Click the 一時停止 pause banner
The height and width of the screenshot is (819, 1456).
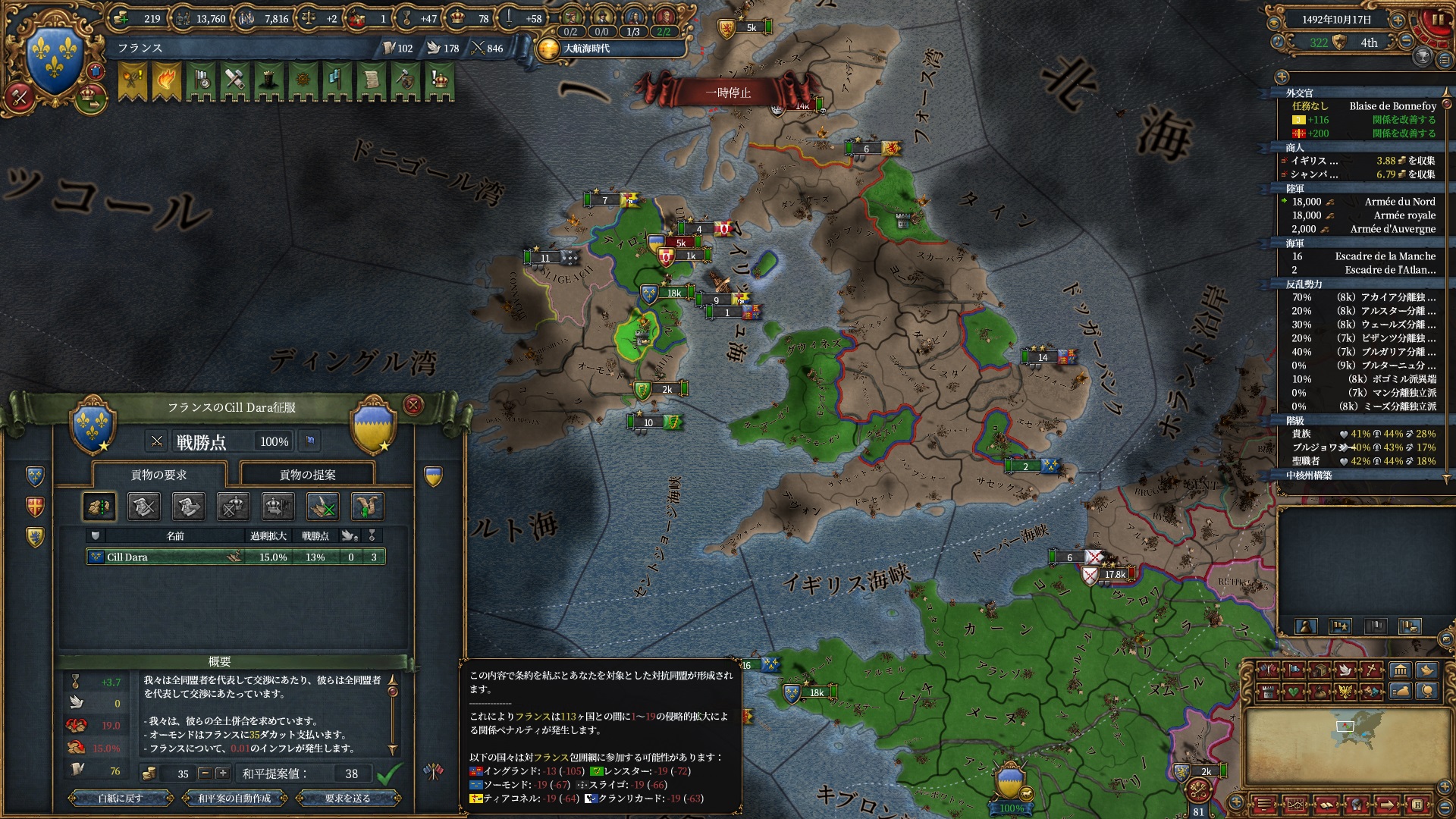click(727, 93)
